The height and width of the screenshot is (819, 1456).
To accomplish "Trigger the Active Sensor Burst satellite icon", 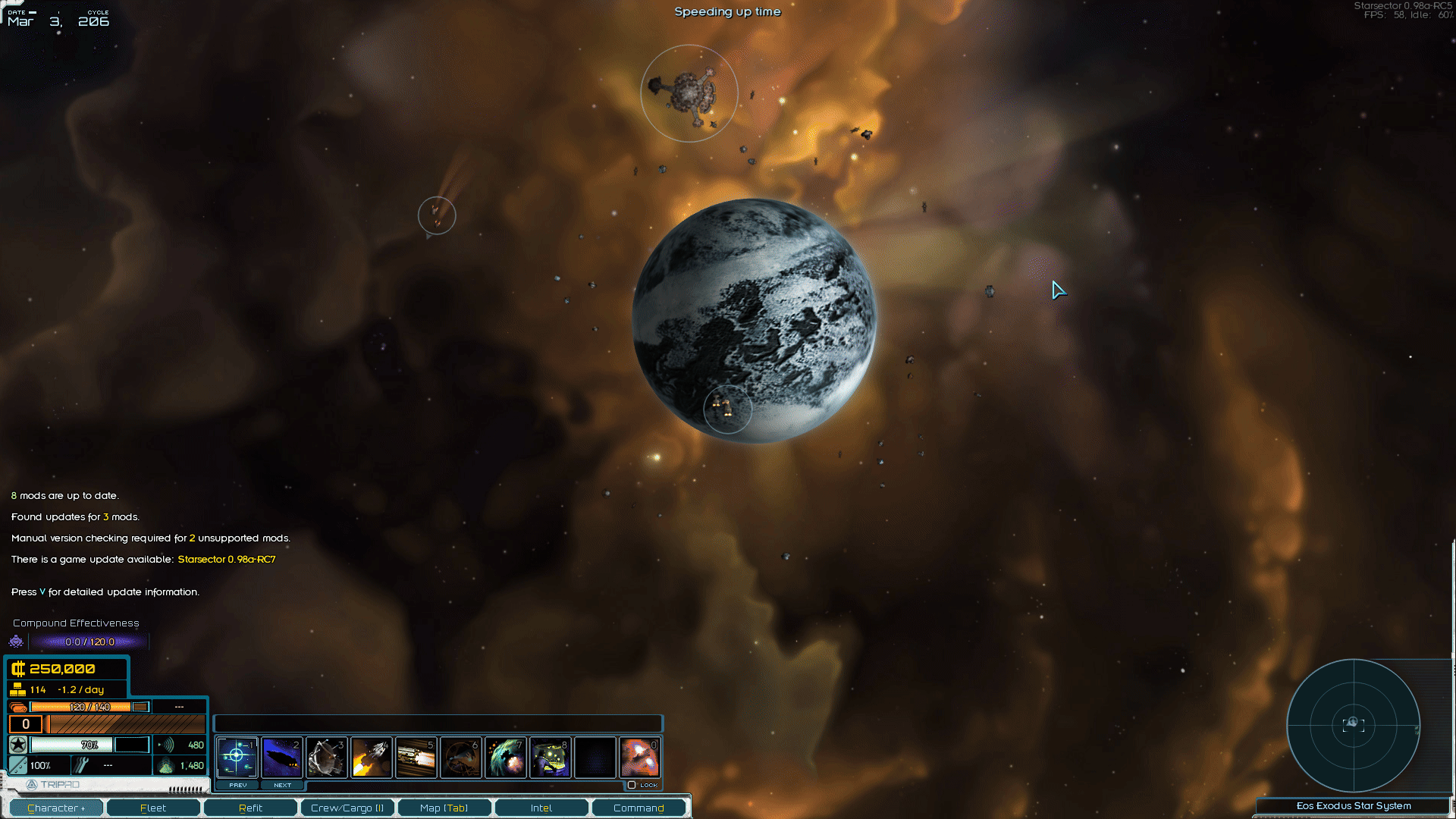I will tap(327, 757).
